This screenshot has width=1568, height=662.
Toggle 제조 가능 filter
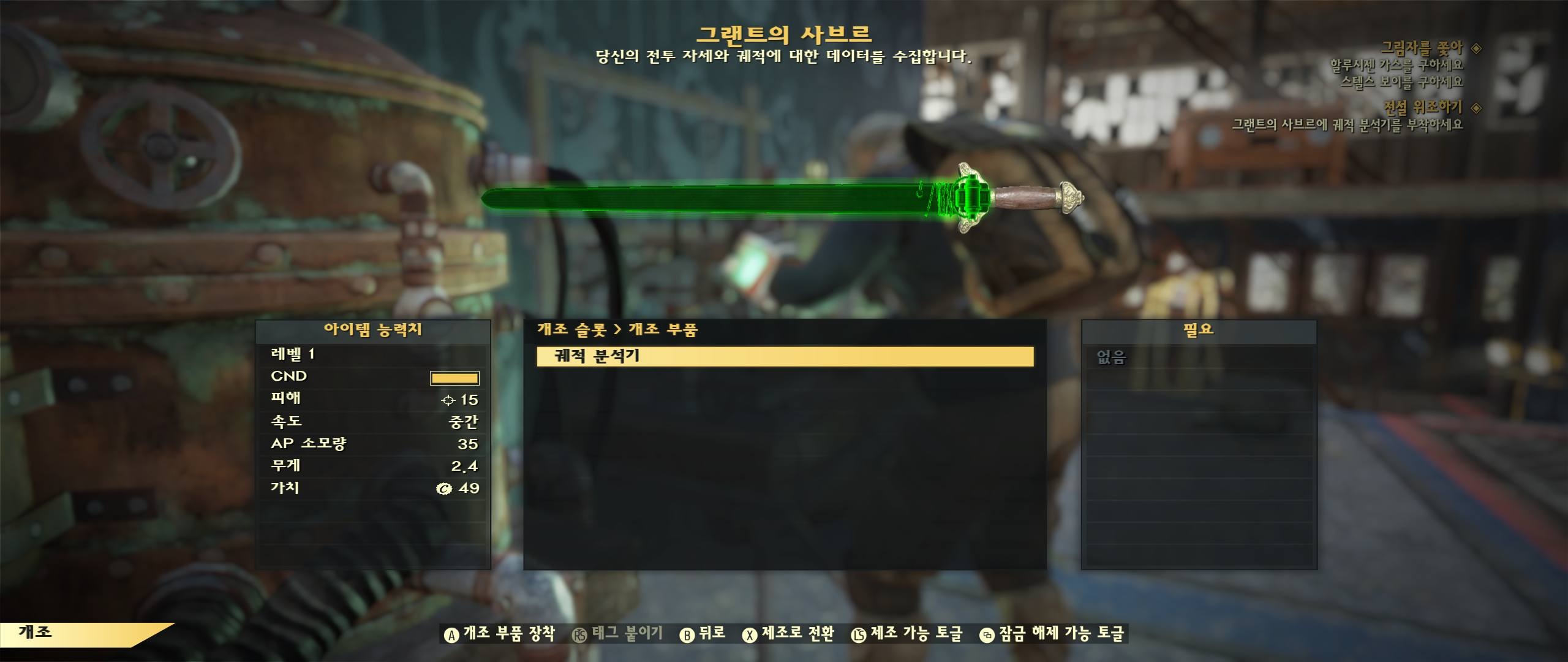point(907,634)
